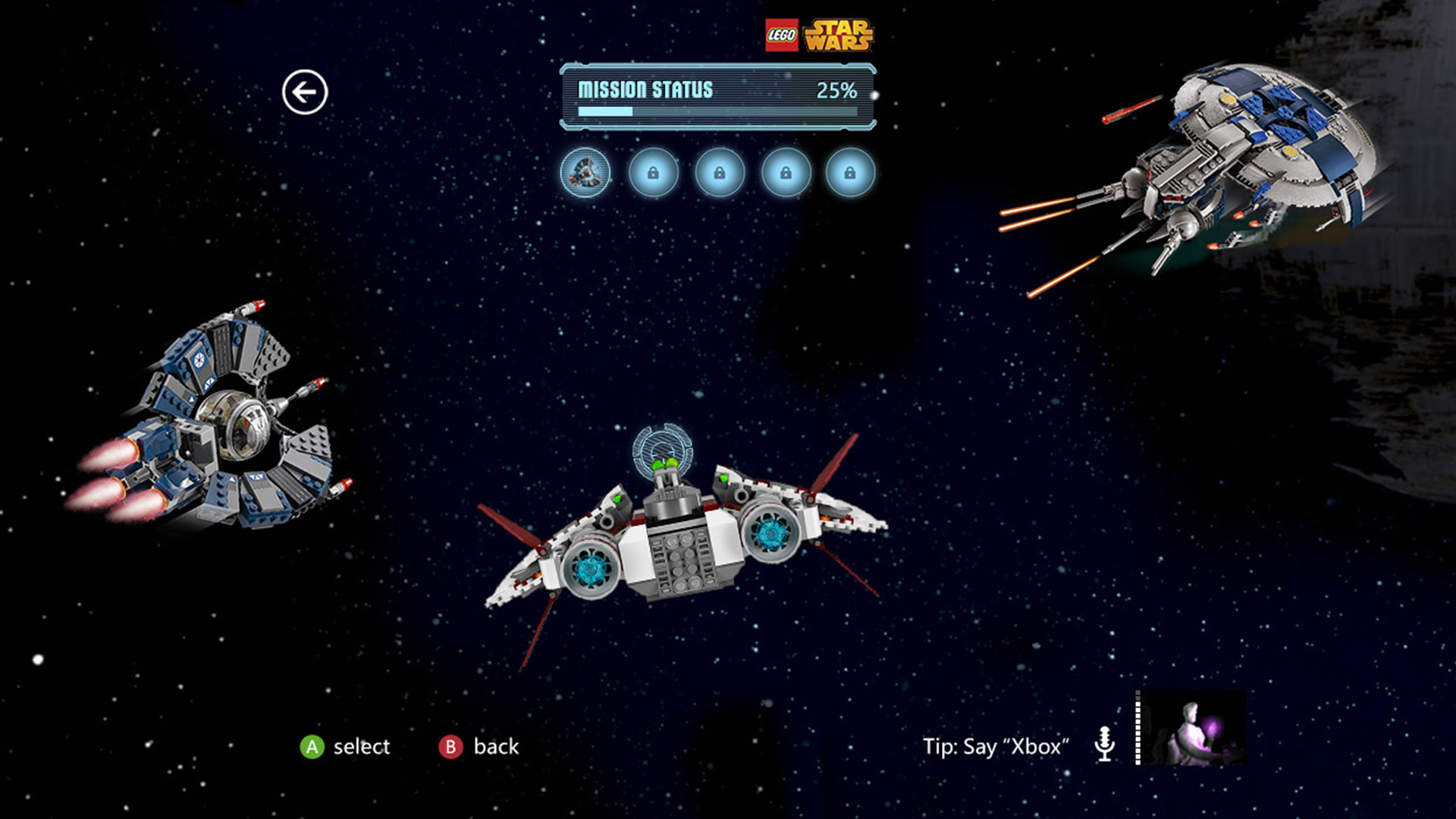Select the unlocked first mission icon
This screenshot has height=819, width=1456.
pyautogui.click(x=585, y=173)
